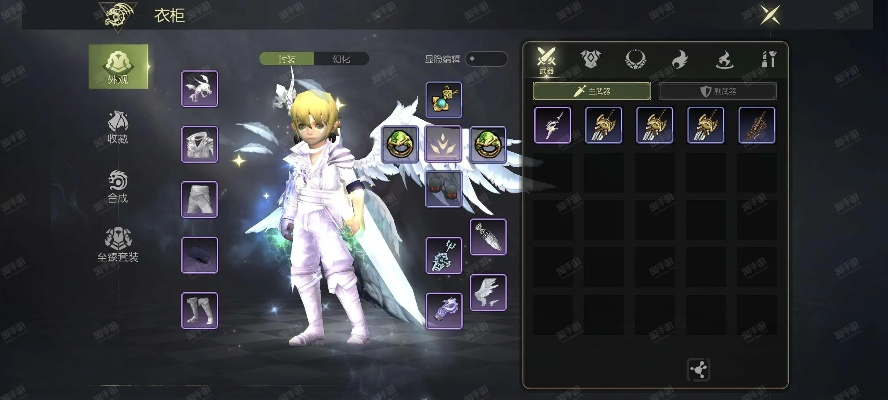Open the laurel wreath category tab
The image size is (888, 400).
click(635, 59)
